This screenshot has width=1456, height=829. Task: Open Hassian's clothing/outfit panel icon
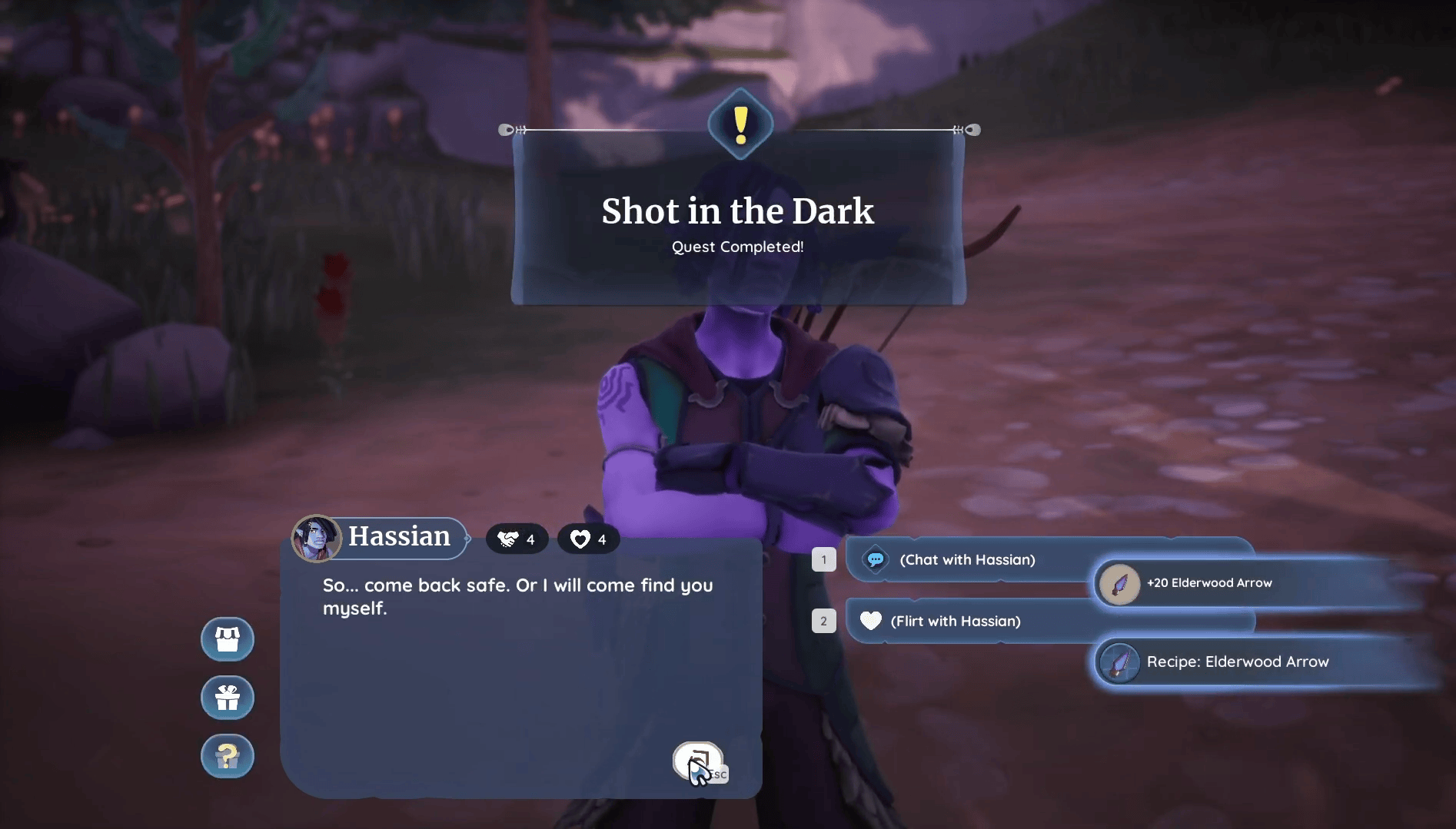227,638
